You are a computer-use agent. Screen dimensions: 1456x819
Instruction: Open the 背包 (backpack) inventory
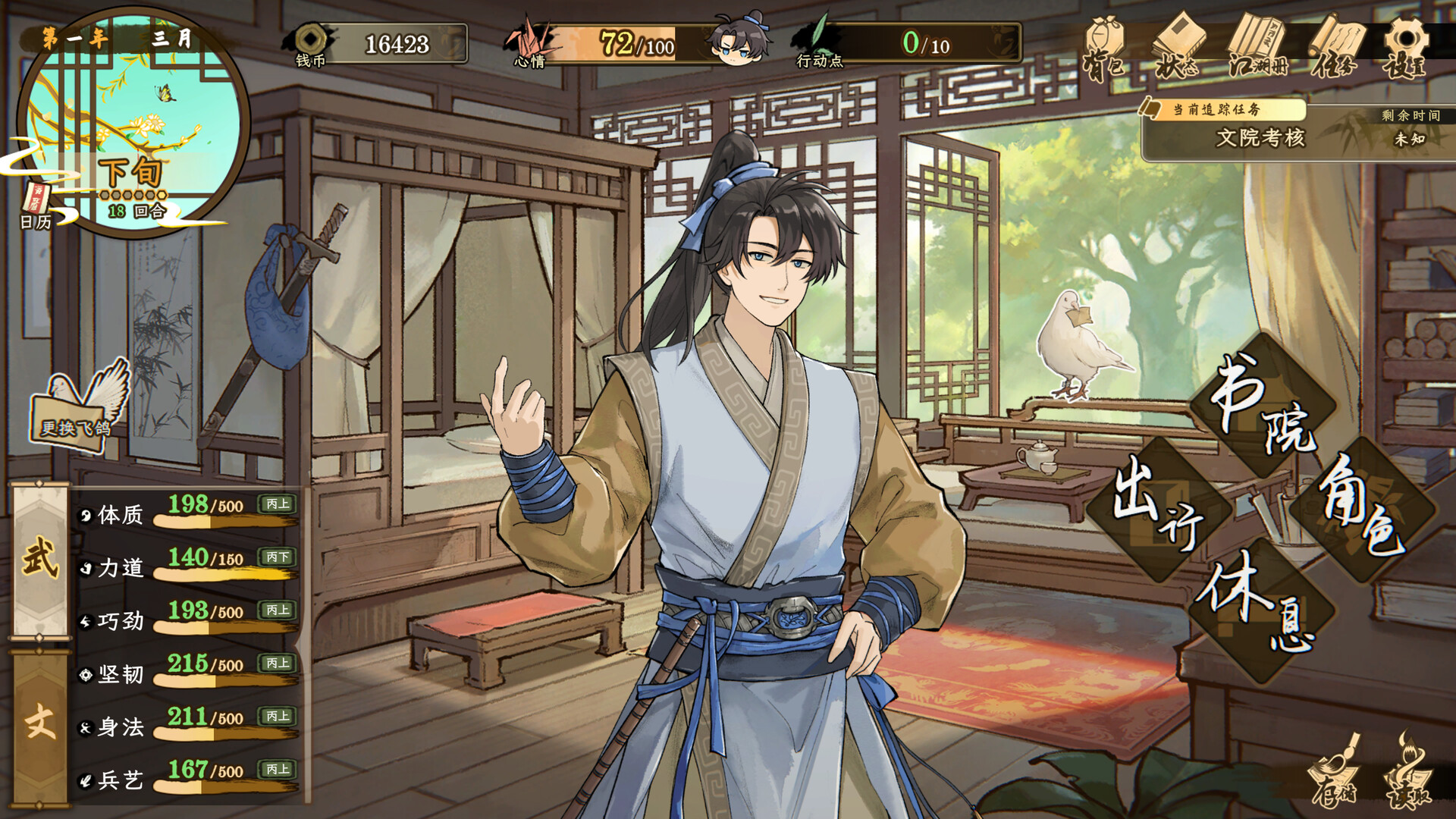1108,42
